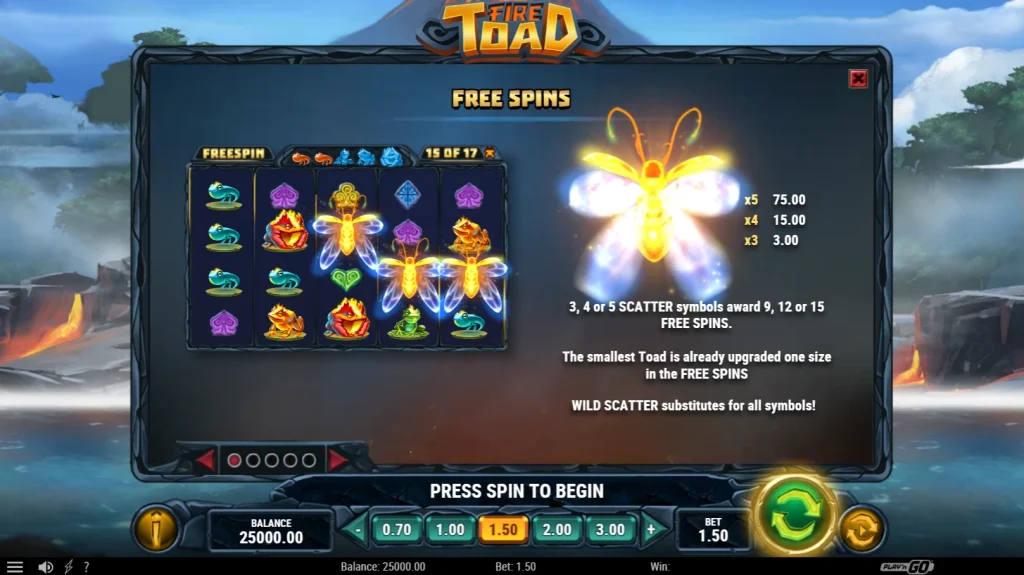Viewport: 1024px width, 575px height.
Task: Select the 0.70 bet value
Action: pos(397,530)
